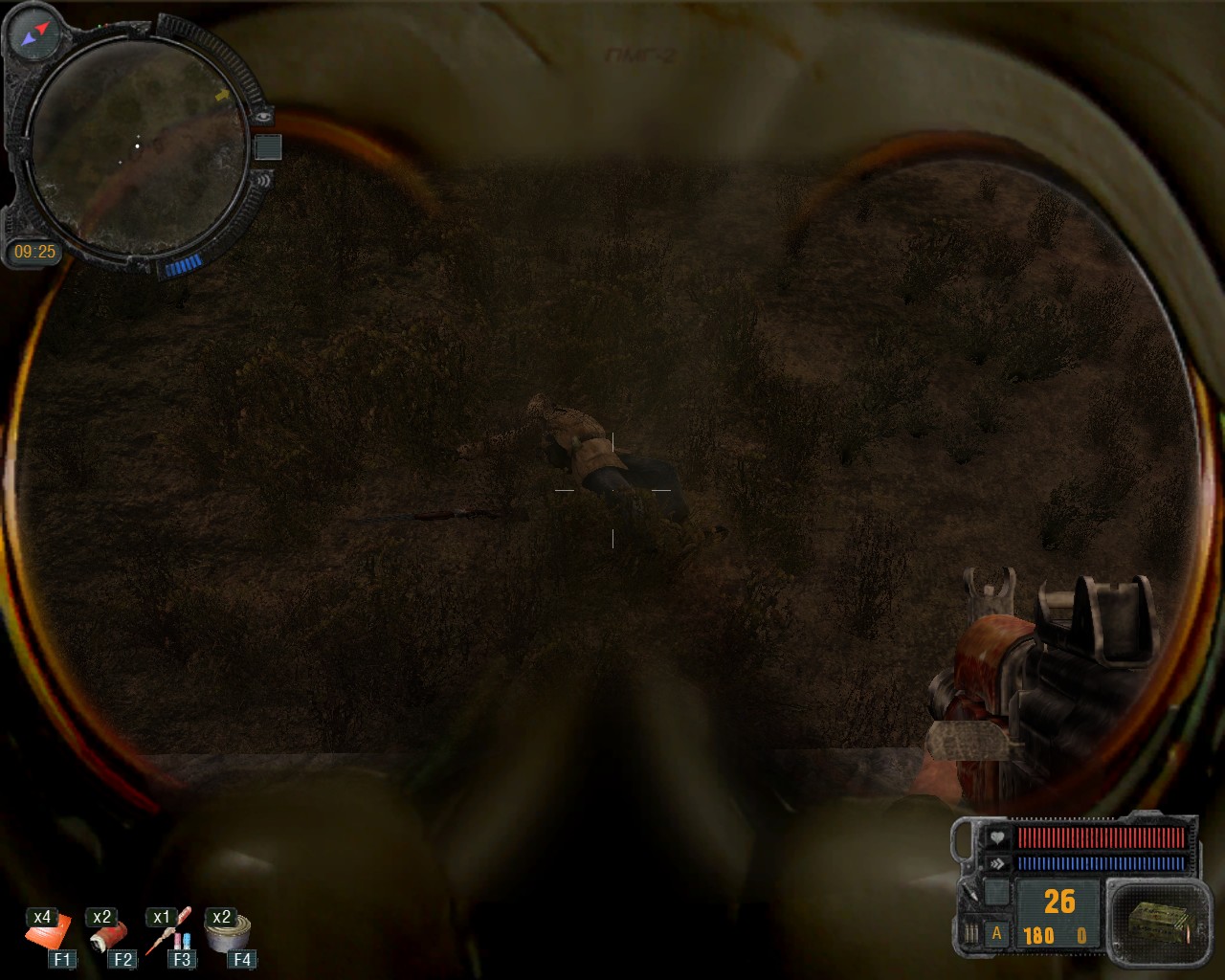Click the blue stamina segments below the minimap
This screenshot has height=980, width=1225.
pos(184,264)
